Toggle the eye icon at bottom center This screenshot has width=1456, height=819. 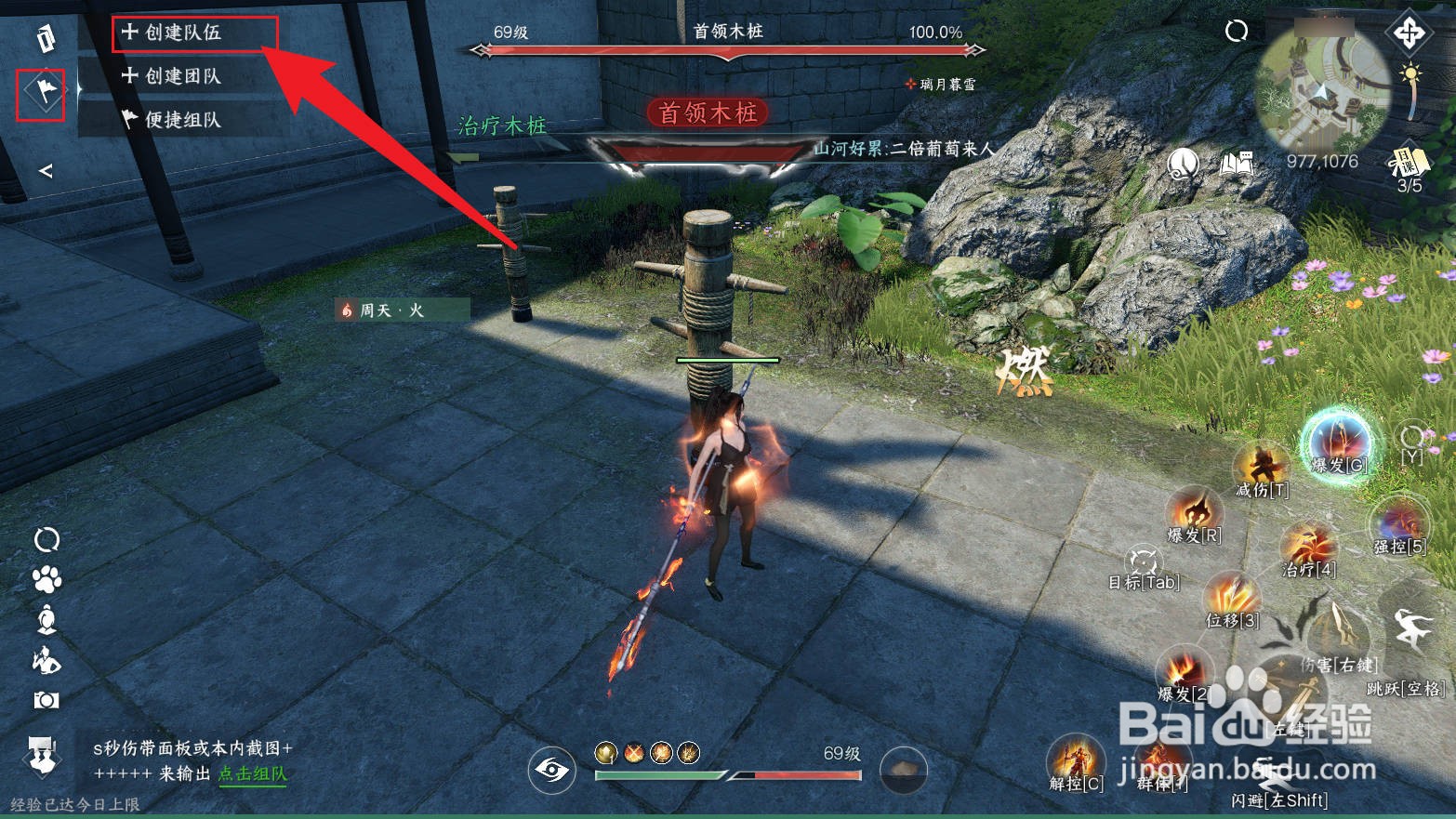pyautogui.click(x=552, y=770)
